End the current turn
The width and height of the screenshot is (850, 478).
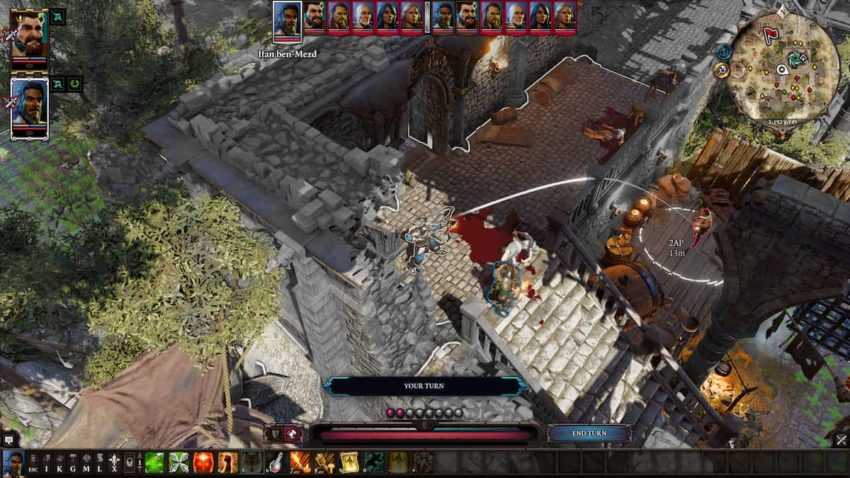(x=589, y=433)
